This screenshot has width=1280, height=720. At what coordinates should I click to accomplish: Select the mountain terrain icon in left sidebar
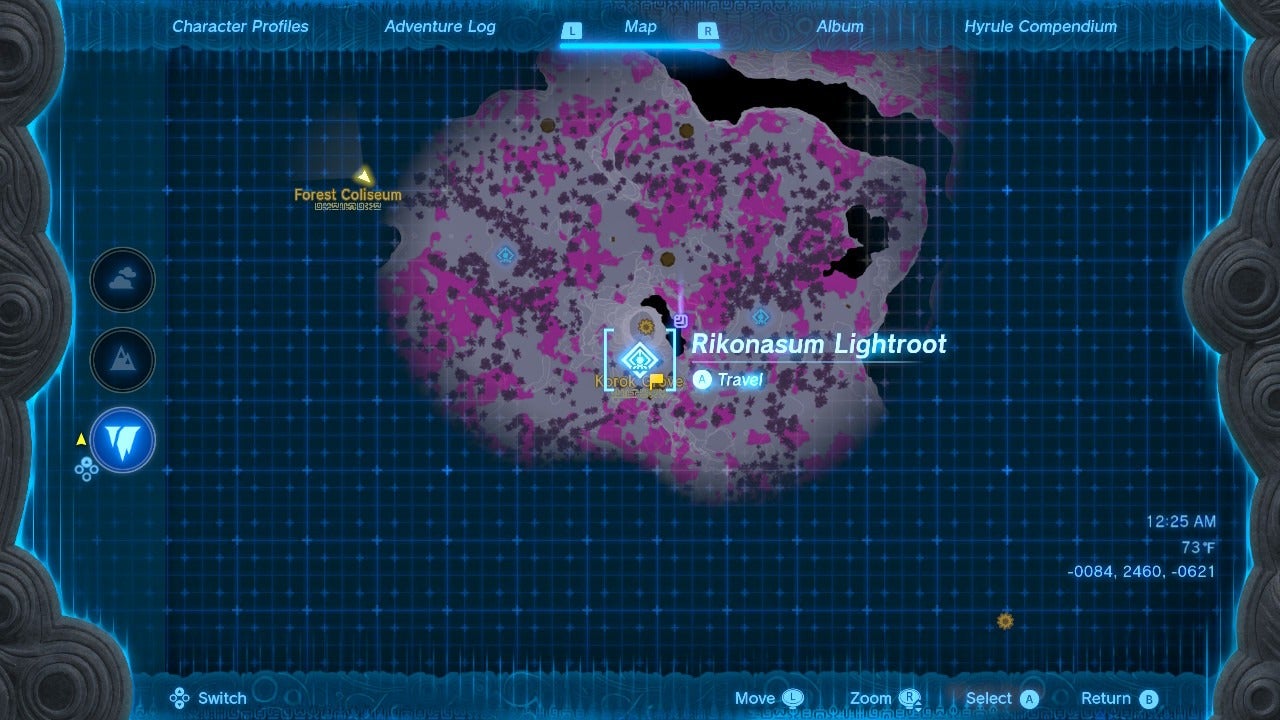[x=122, y=361]
